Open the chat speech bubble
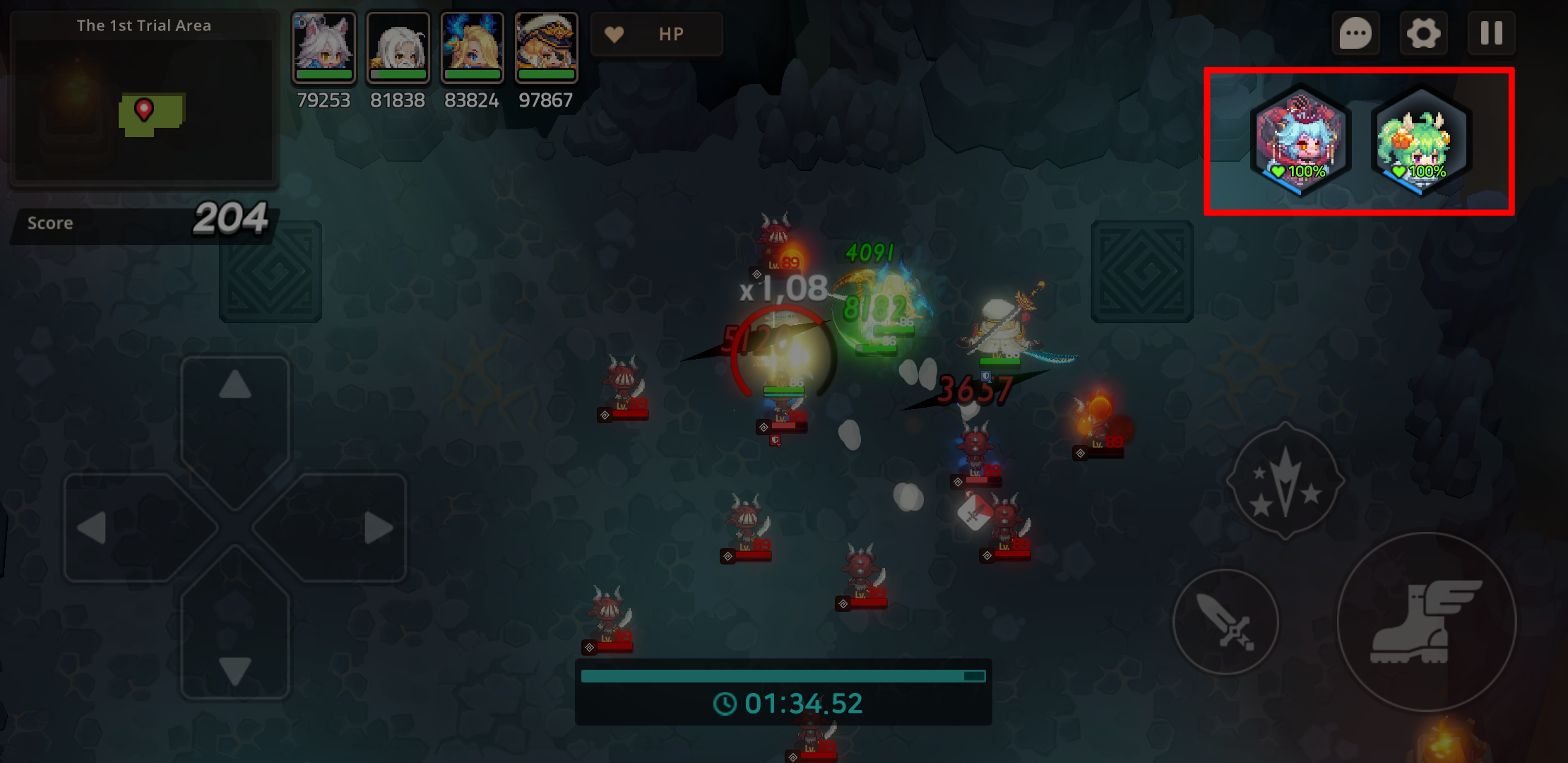 click(1355, 33)
